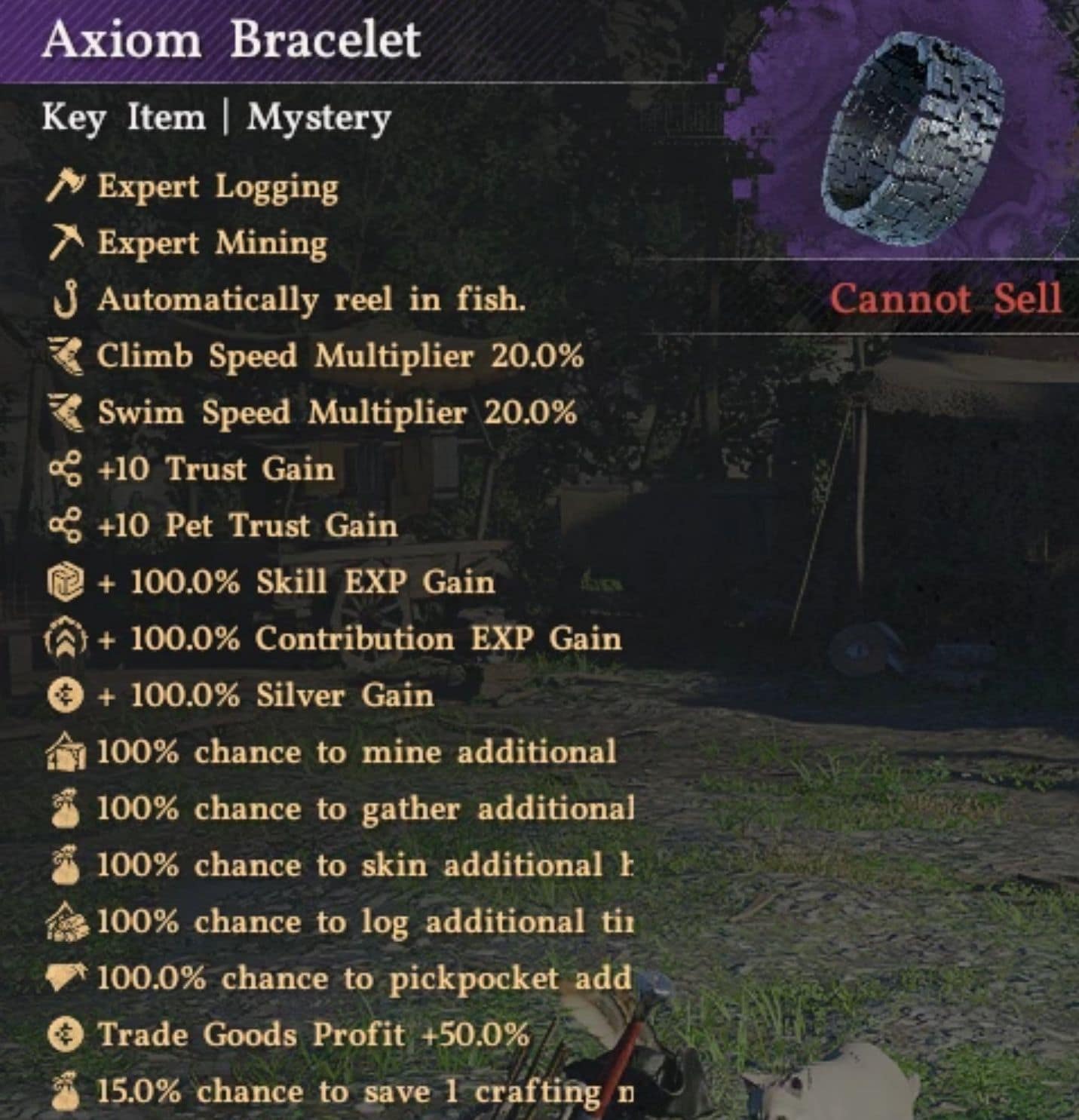The height and width of the screenshot is (1120, 1079).
Task: Click the pickpocket glove icon
Action: [66, 978]
